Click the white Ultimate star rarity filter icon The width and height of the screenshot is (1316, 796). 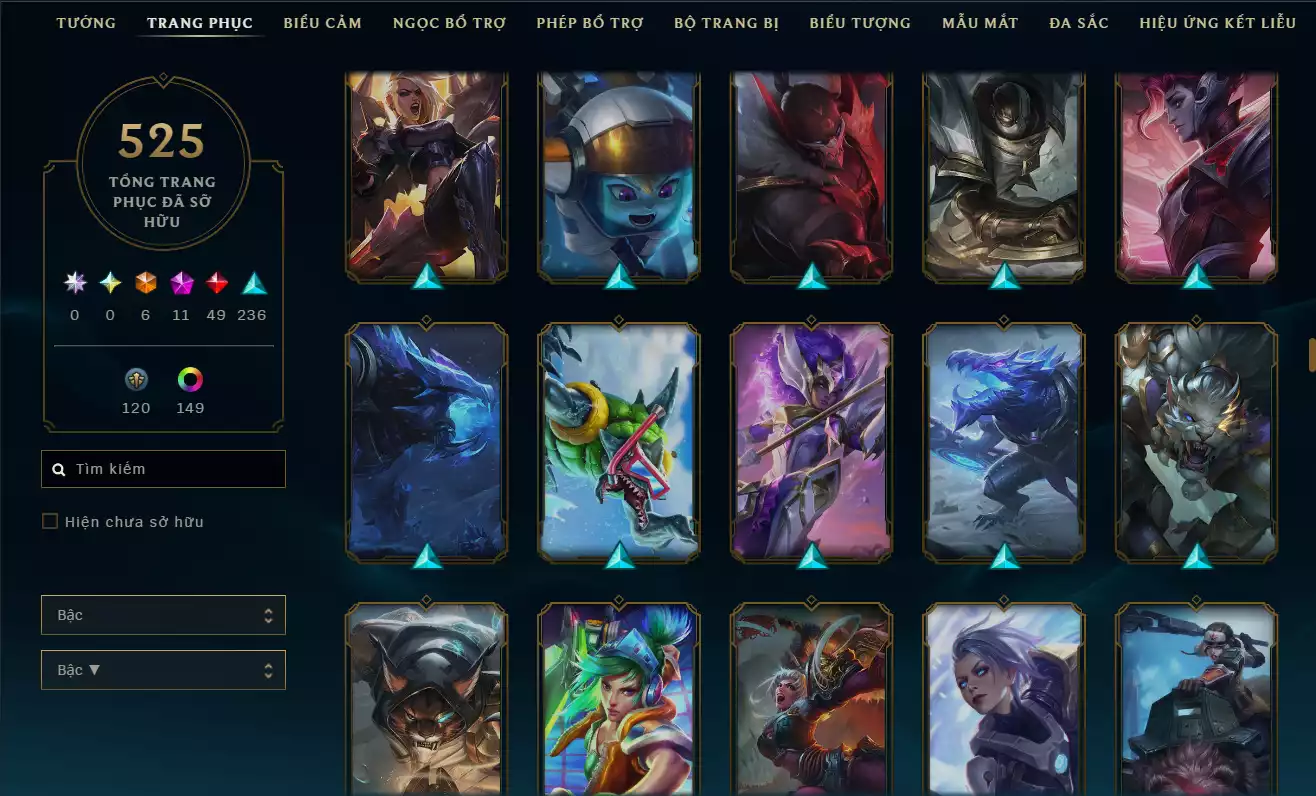coord(74,283)
